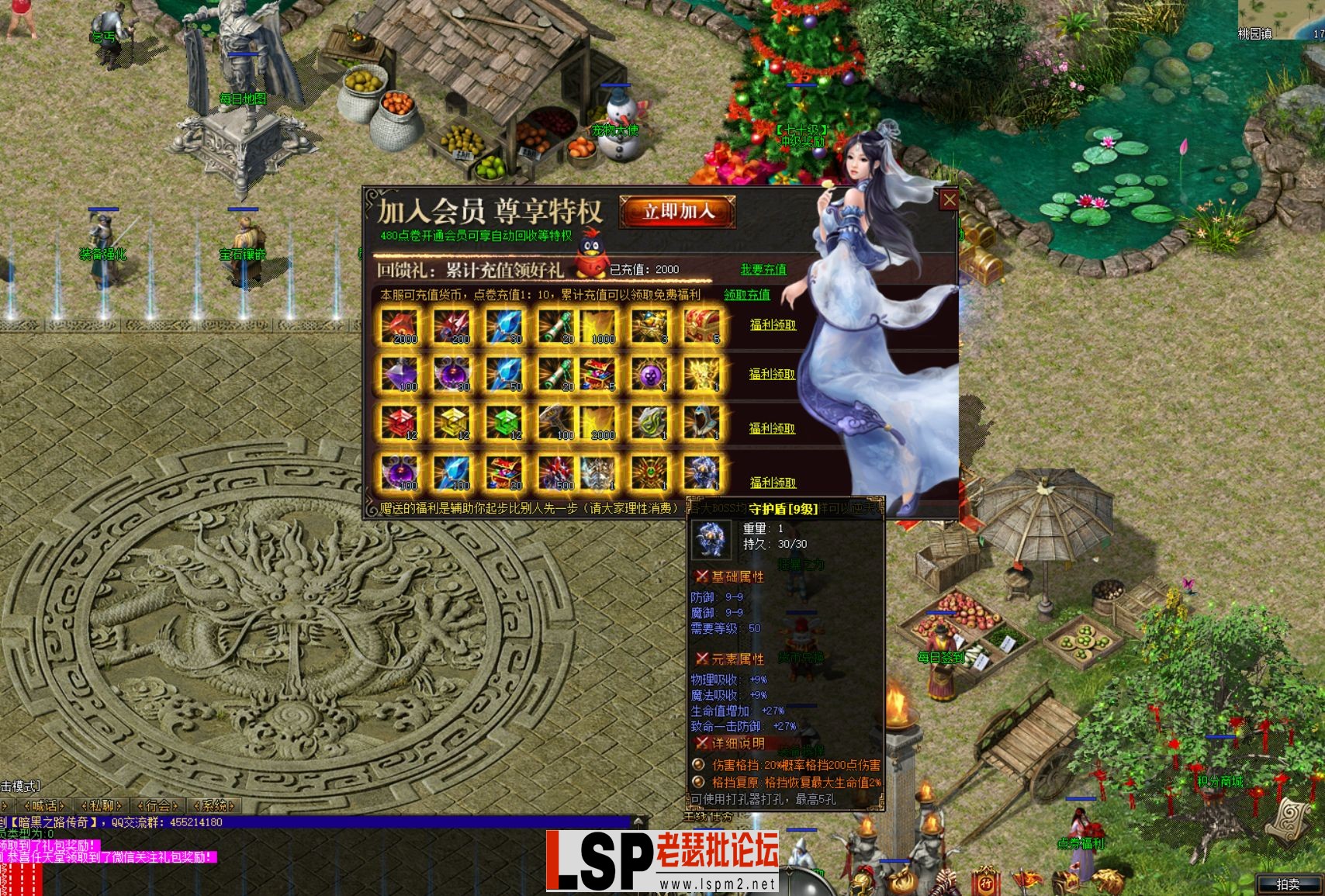Open the 我要充值 recharge link
The image size is (1325, 896).
(x=764, y=269)
